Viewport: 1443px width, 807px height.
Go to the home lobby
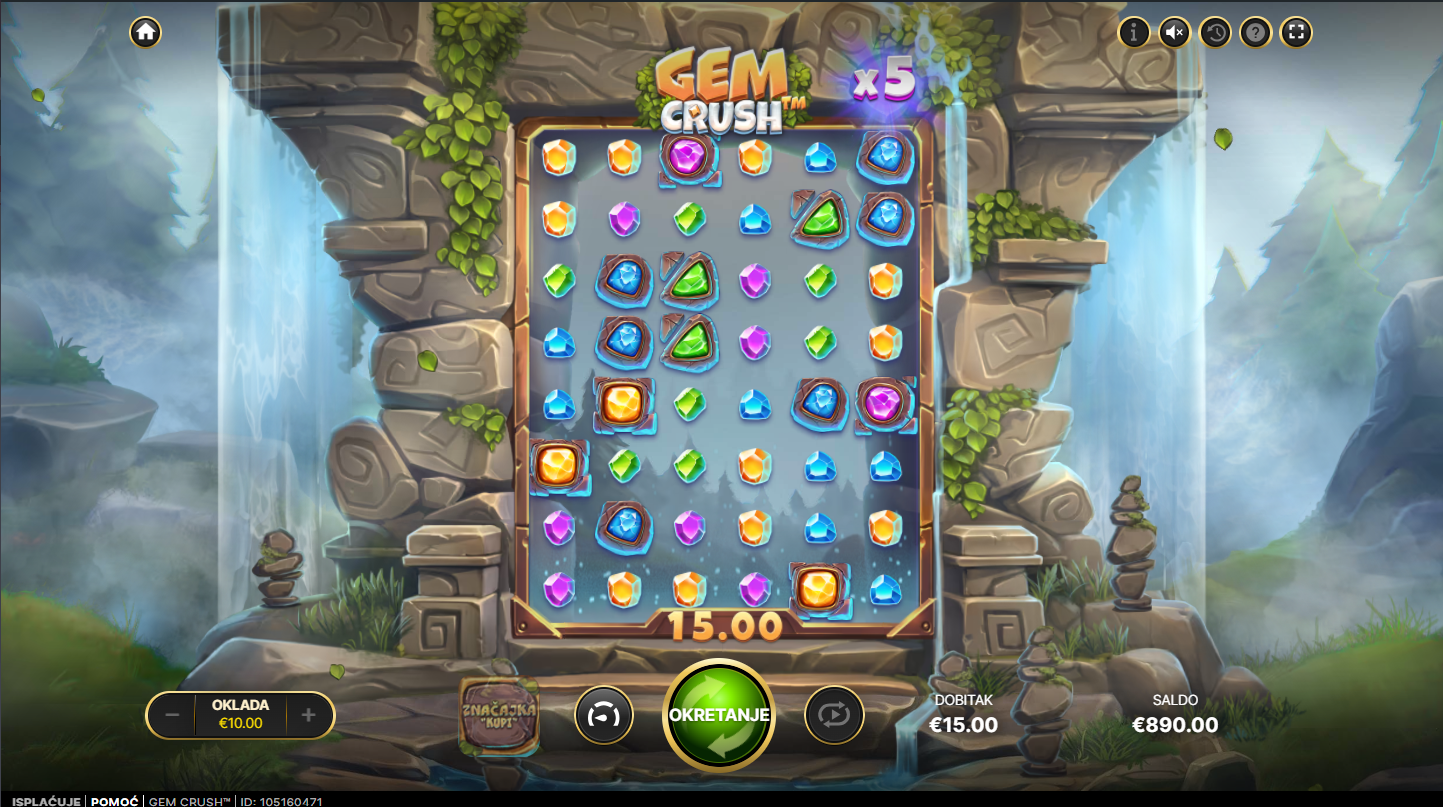point(145,32)
